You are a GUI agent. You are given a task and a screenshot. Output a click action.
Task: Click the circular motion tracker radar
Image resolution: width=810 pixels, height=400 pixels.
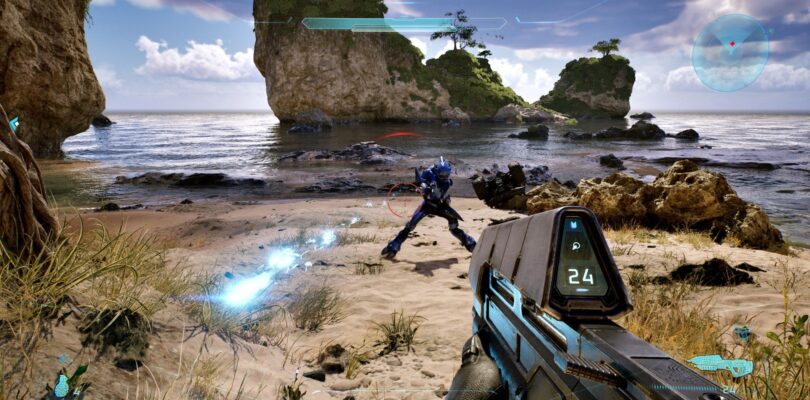[x=730, y=52]
